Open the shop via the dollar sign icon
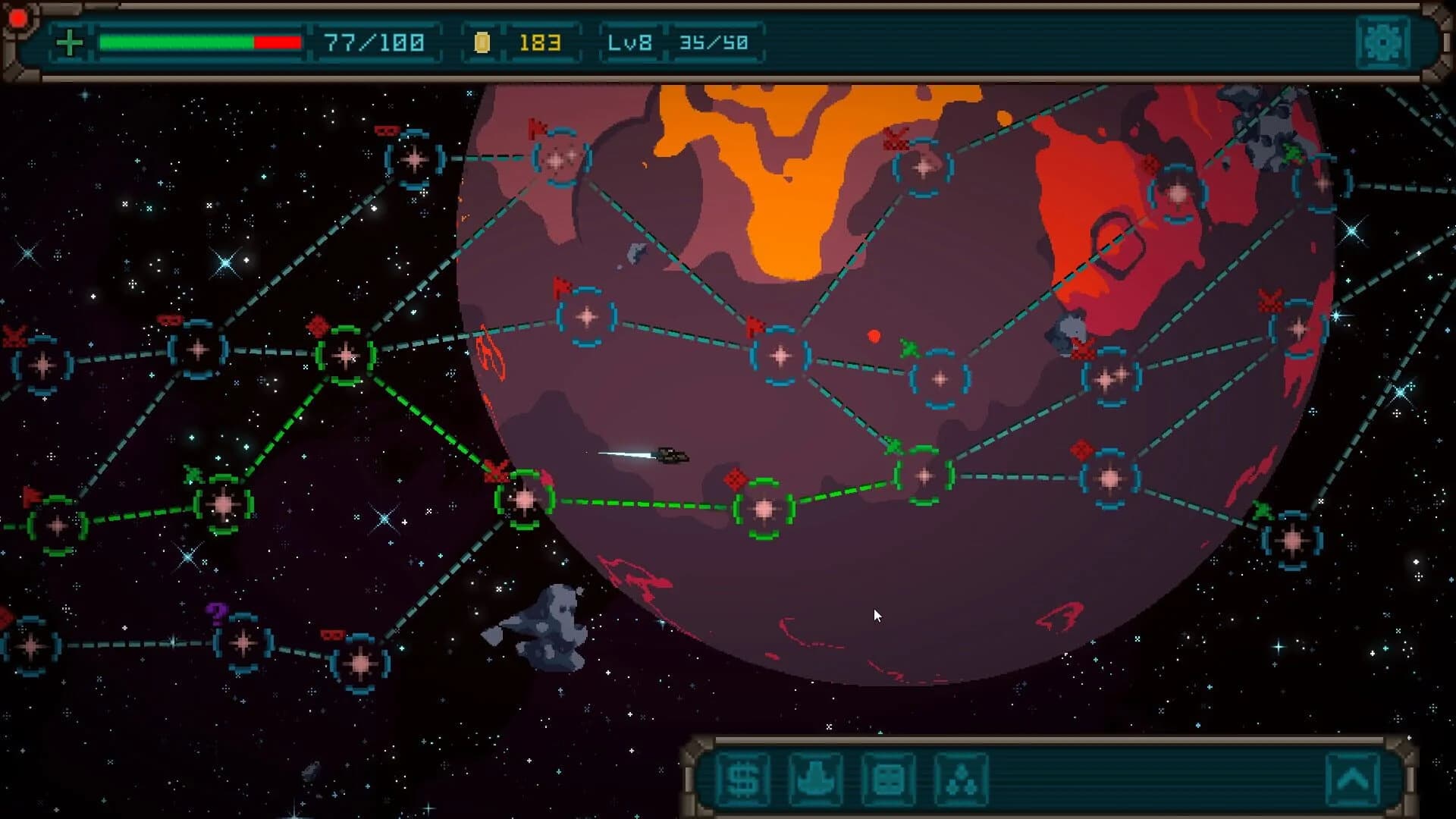Viewport: 1456px width, 819px height. click(x=742, y=780)
